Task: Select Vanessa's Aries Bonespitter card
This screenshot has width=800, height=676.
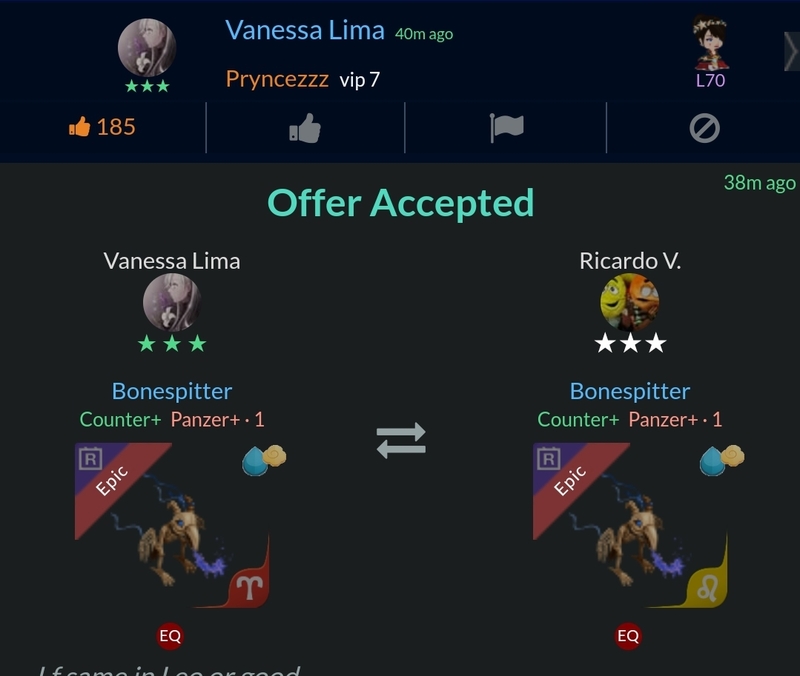Action: pos(172,526)
